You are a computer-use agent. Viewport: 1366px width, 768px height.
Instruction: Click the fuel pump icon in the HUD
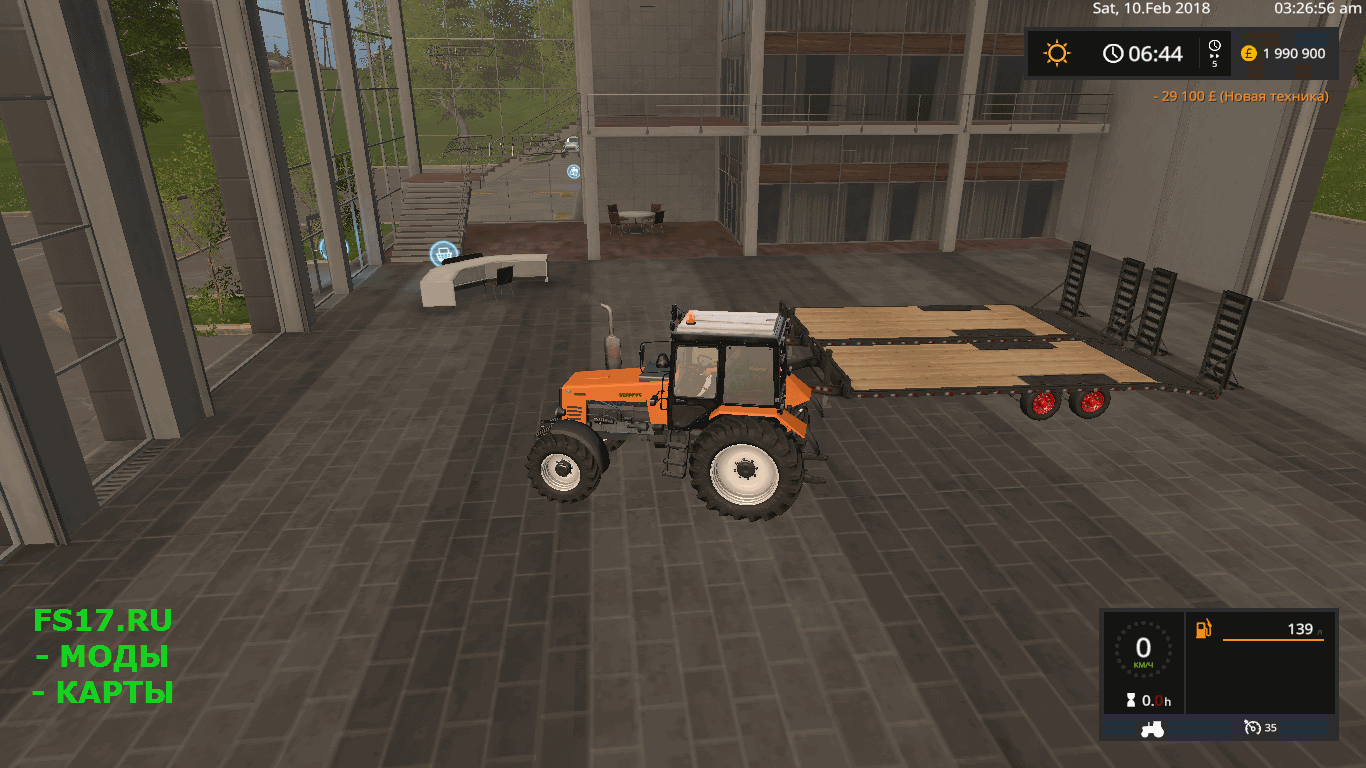1203,628
